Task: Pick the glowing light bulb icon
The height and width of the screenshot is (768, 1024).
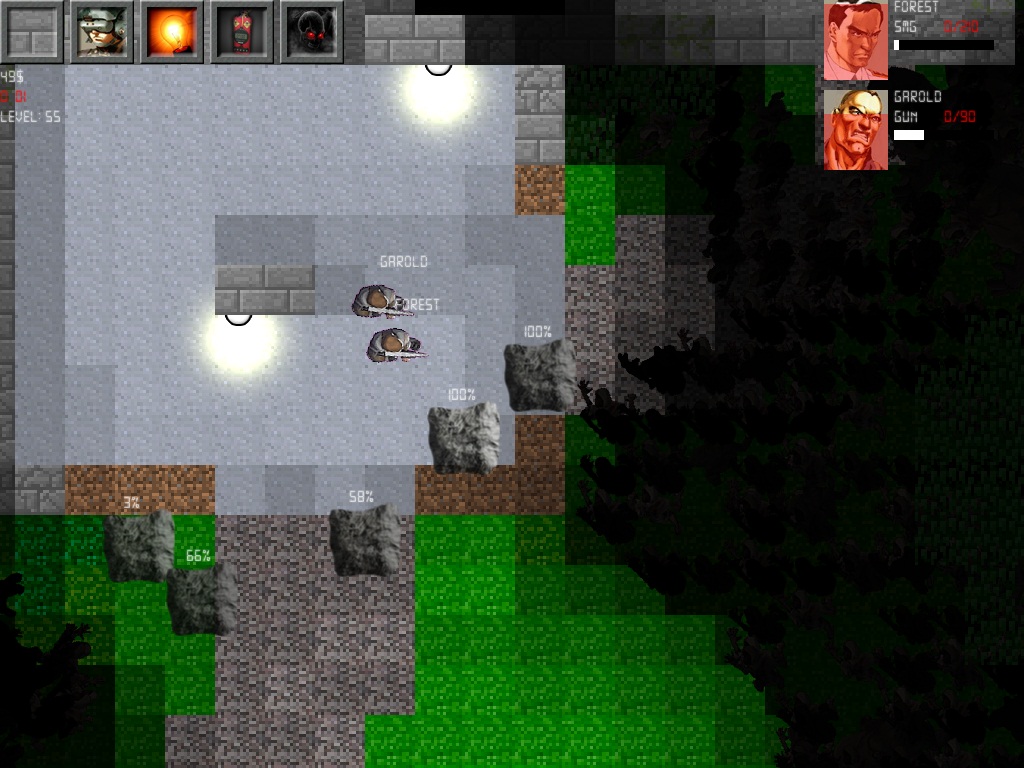Action: (x=171, y=32)
